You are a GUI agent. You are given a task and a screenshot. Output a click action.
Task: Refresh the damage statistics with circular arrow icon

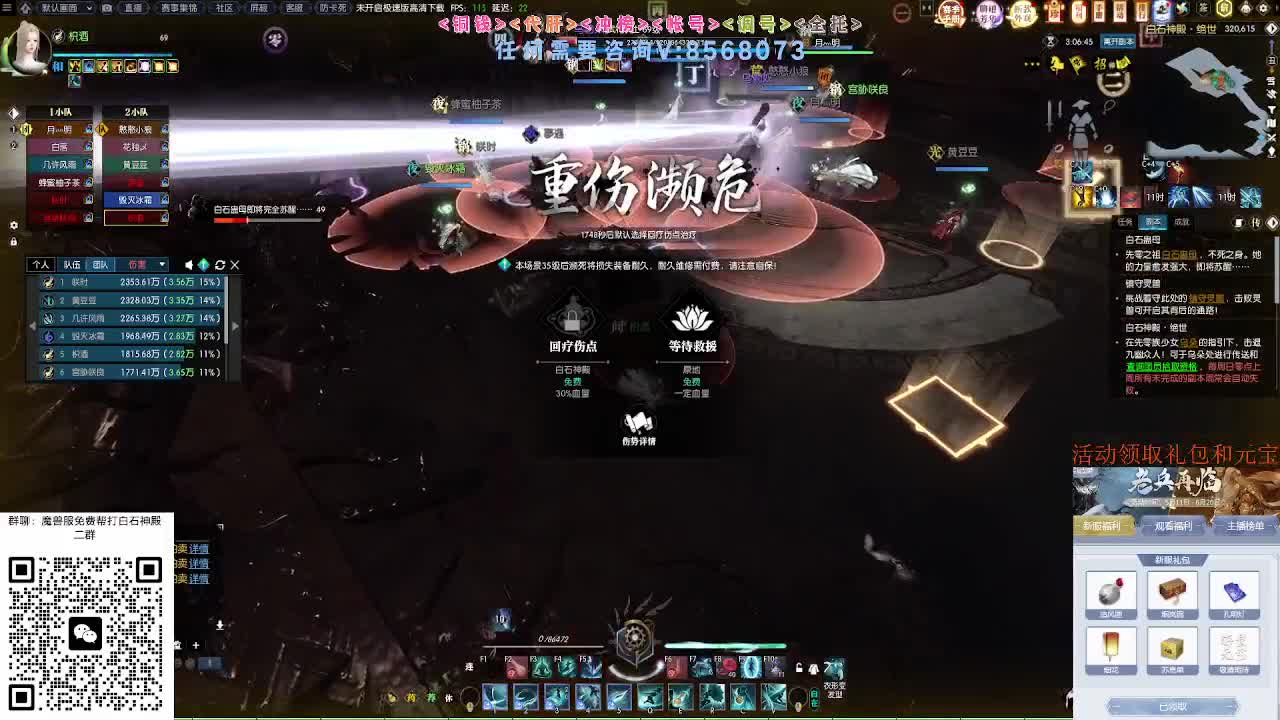[x=219, y=265]
